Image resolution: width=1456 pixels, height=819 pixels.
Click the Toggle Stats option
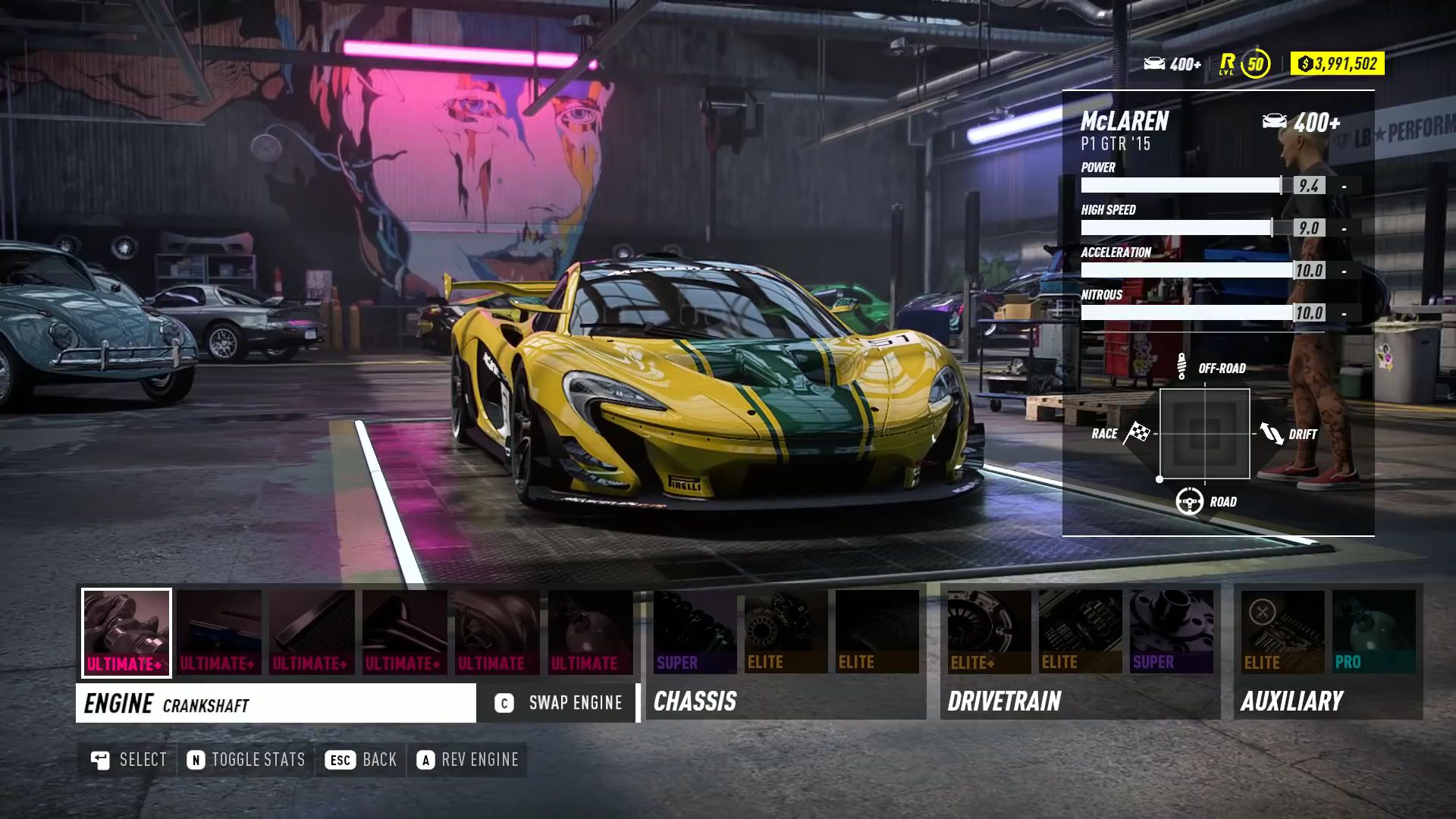coord(246,760)
